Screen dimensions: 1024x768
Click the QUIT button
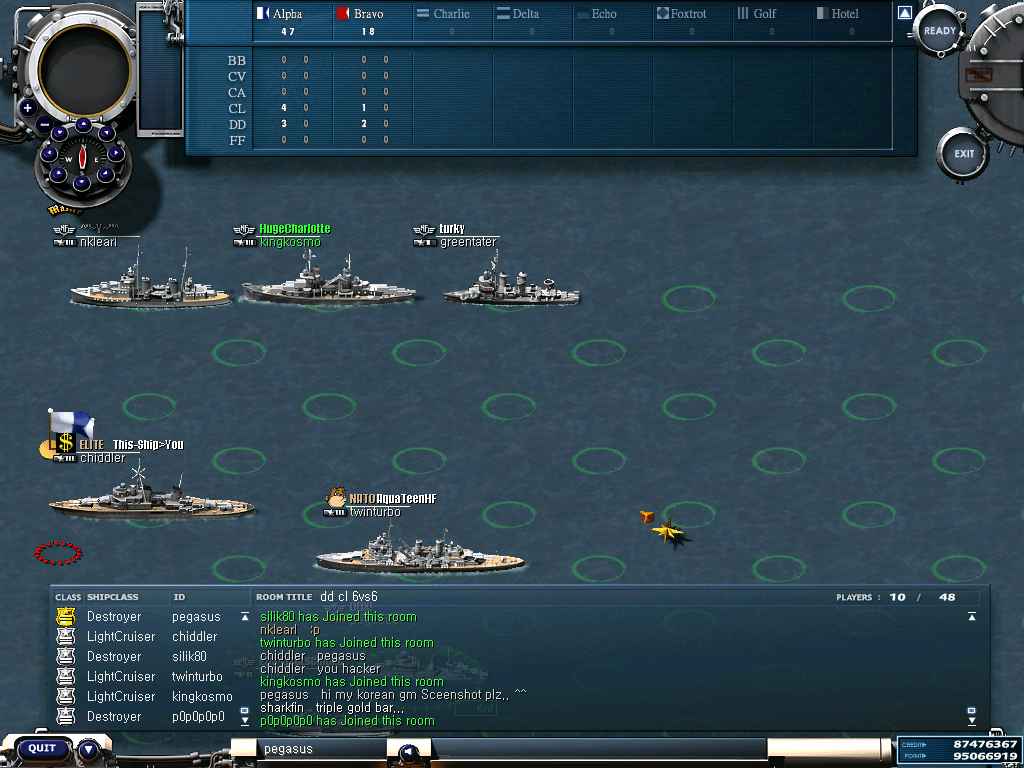(x=42, y=748)
